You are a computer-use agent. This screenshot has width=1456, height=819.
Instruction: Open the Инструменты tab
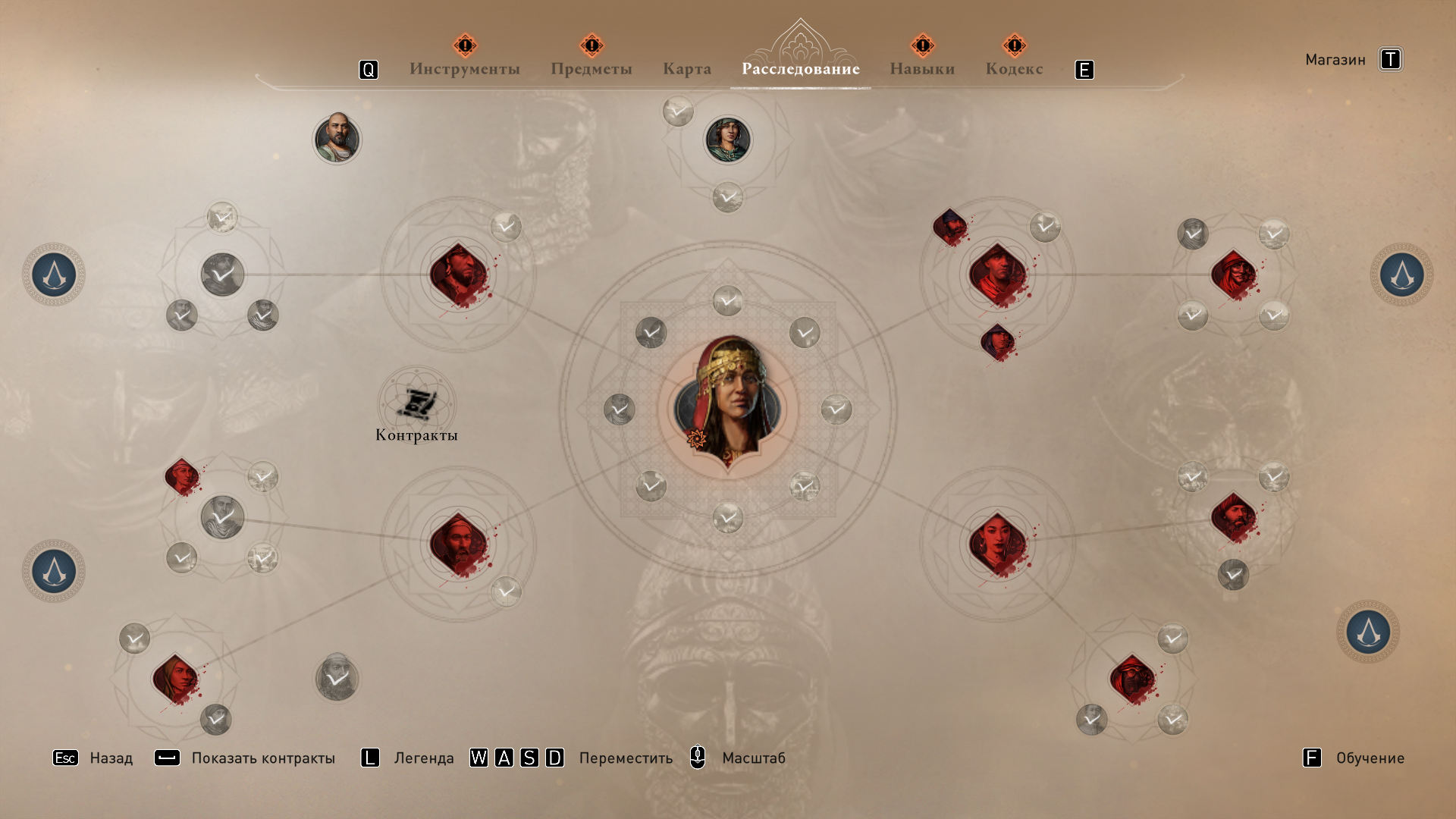(464, 68)
